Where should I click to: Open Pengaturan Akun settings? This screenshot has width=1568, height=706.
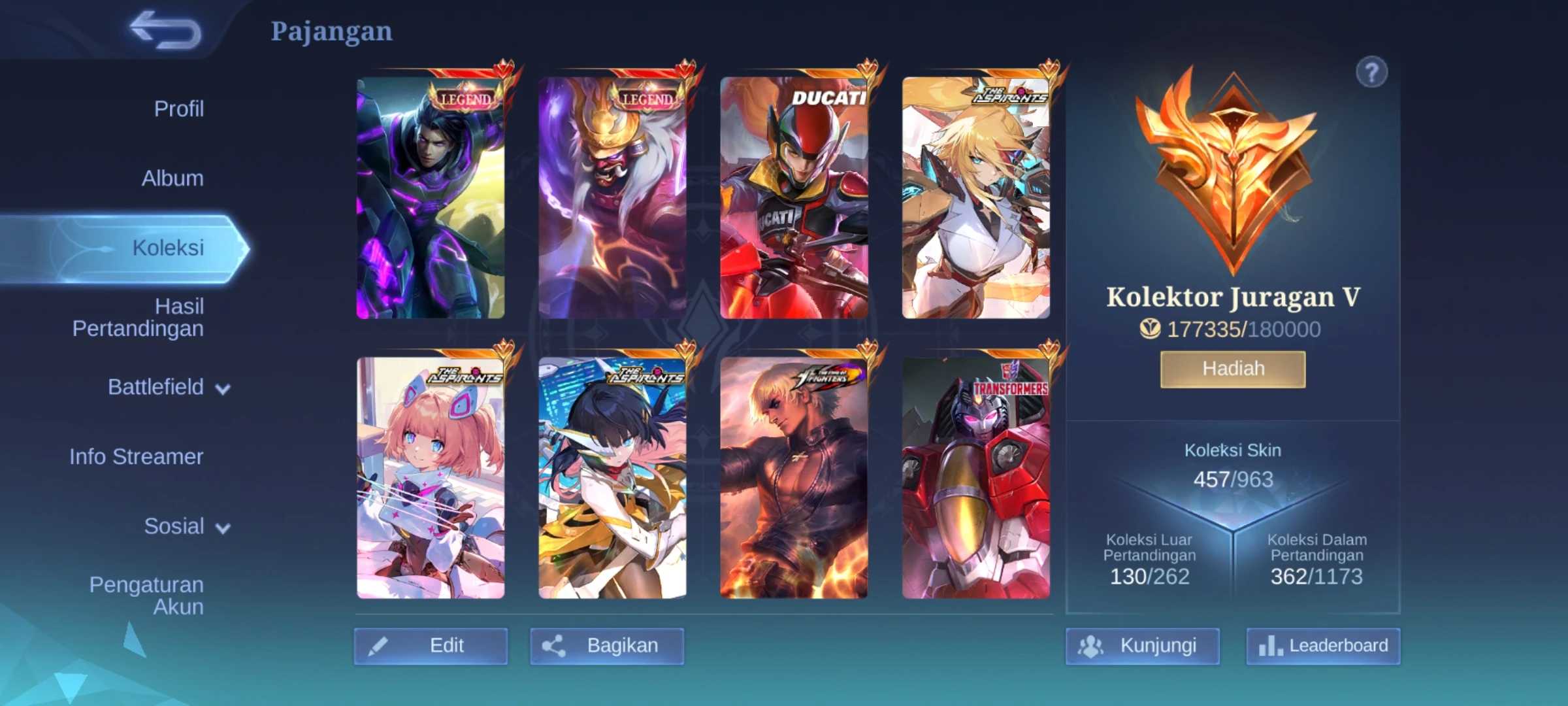146,596
